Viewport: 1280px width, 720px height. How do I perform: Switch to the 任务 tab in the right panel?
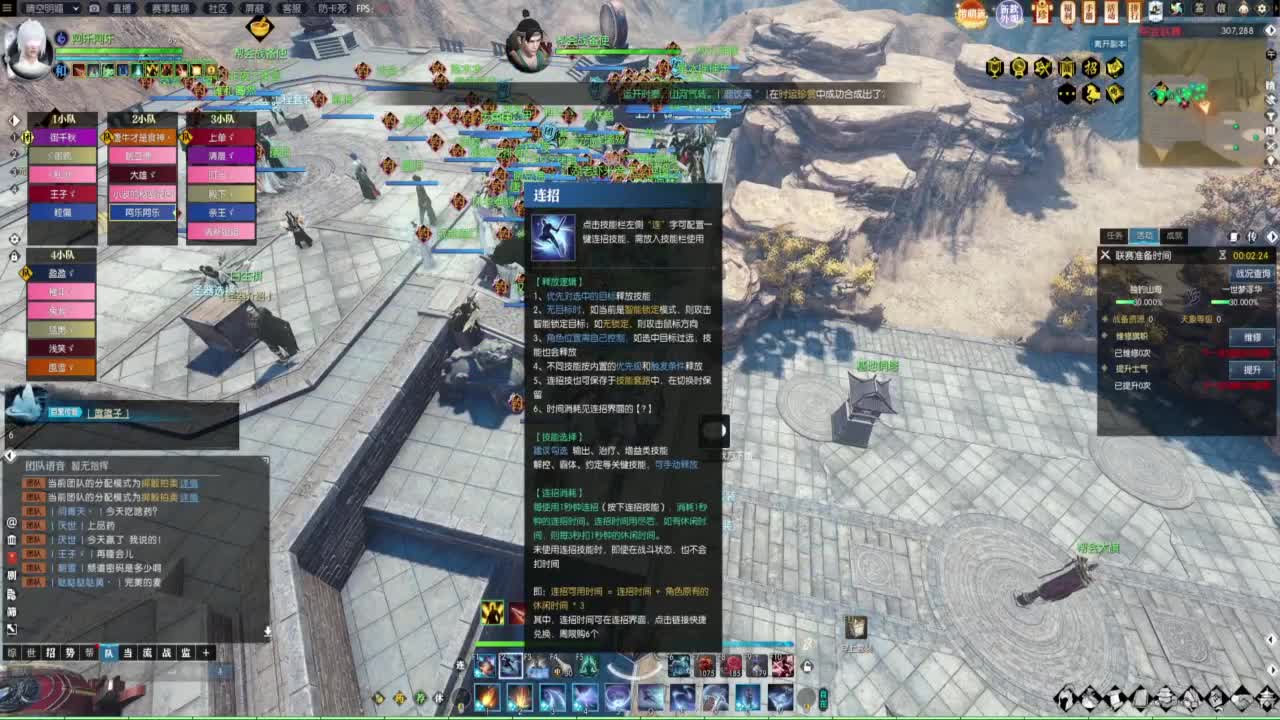pyautogui.click(x=1113, y=236)
